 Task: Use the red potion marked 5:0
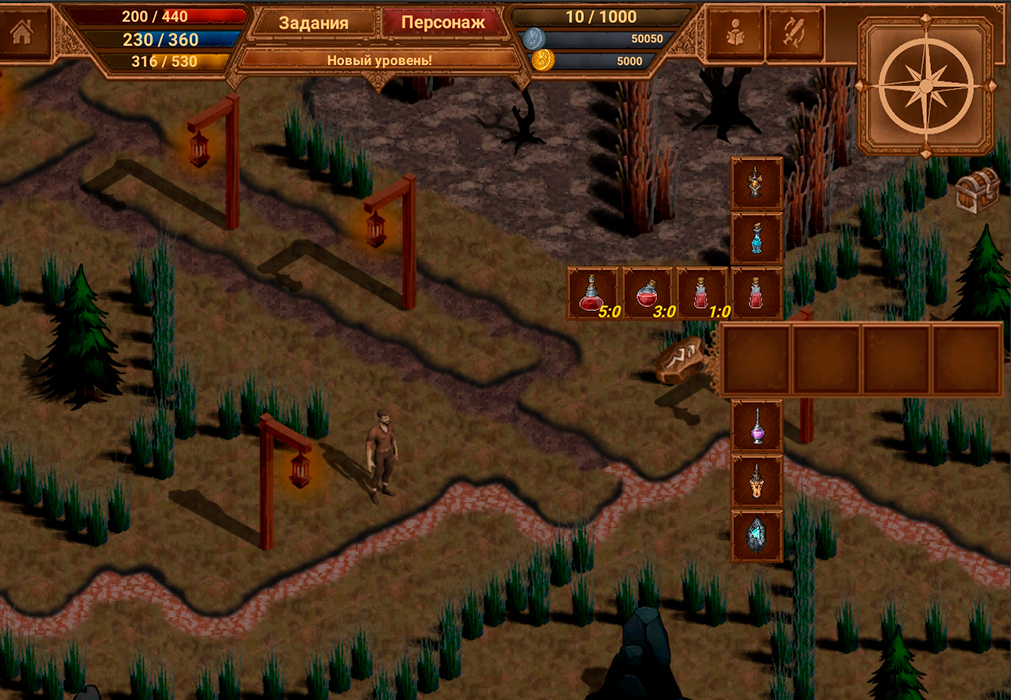(594, 293)
